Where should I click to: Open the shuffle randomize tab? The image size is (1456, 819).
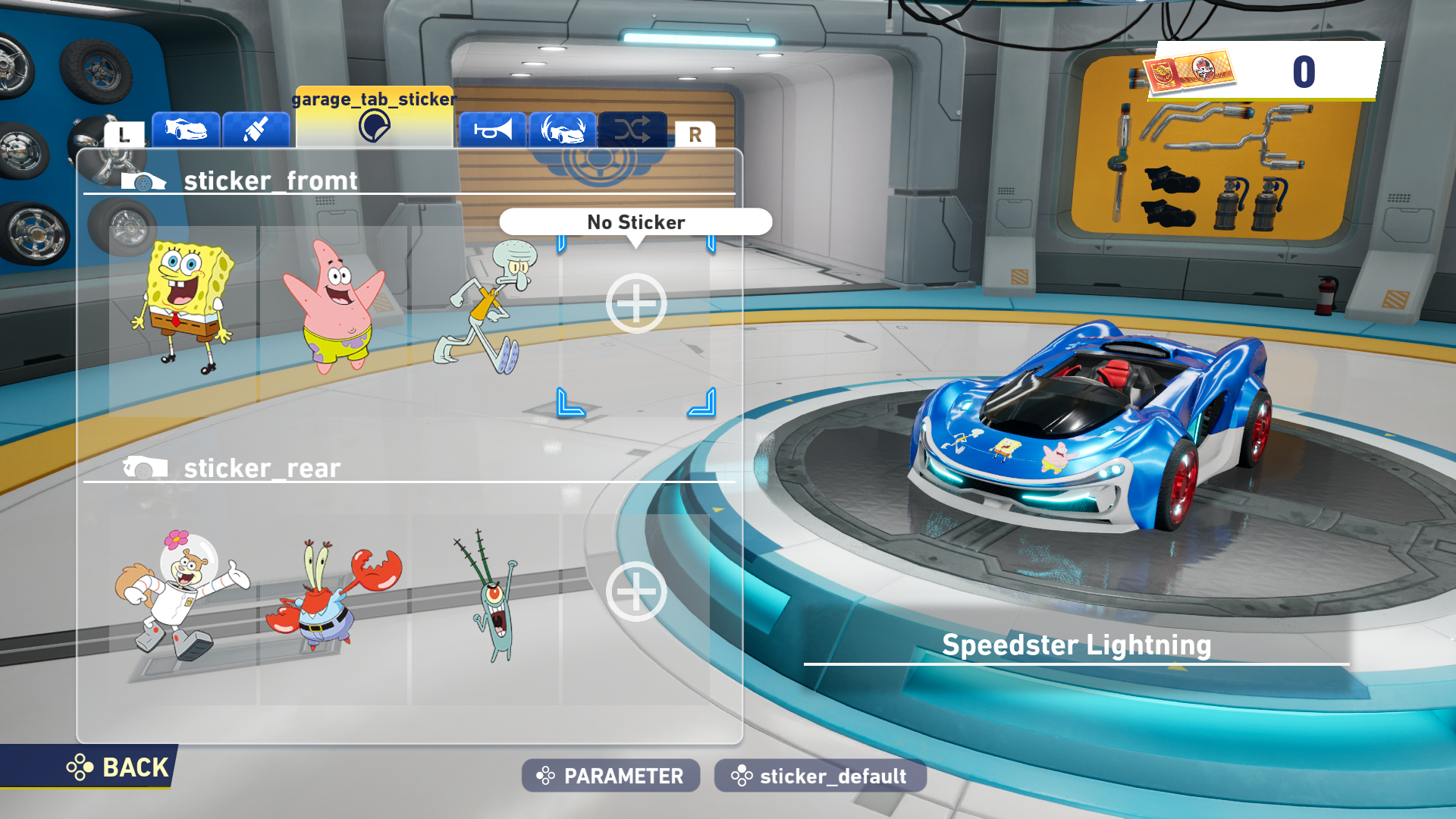pyautogui.click(x=632, y=130)
